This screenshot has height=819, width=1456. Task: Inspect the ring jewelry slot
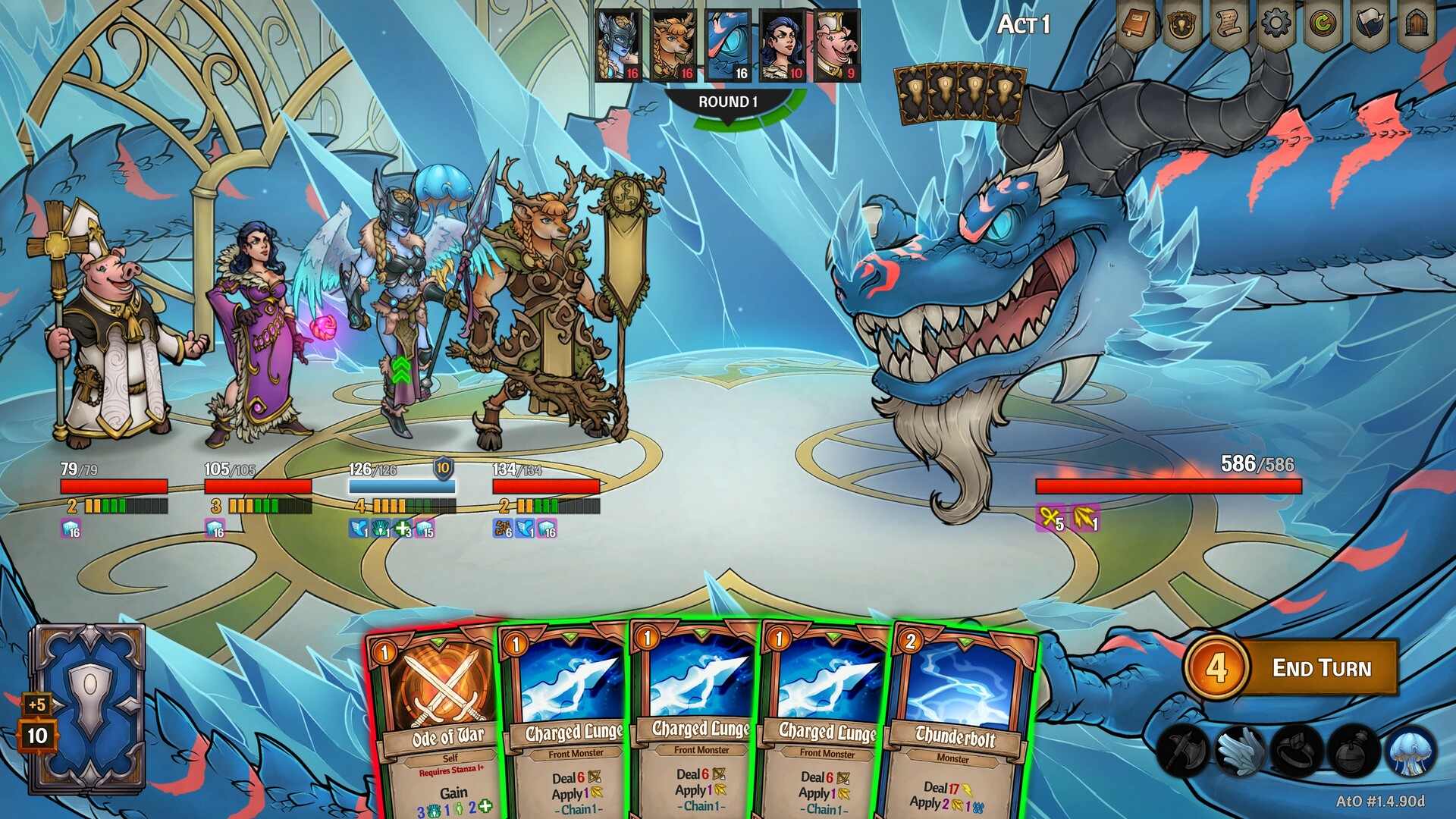1297,751
